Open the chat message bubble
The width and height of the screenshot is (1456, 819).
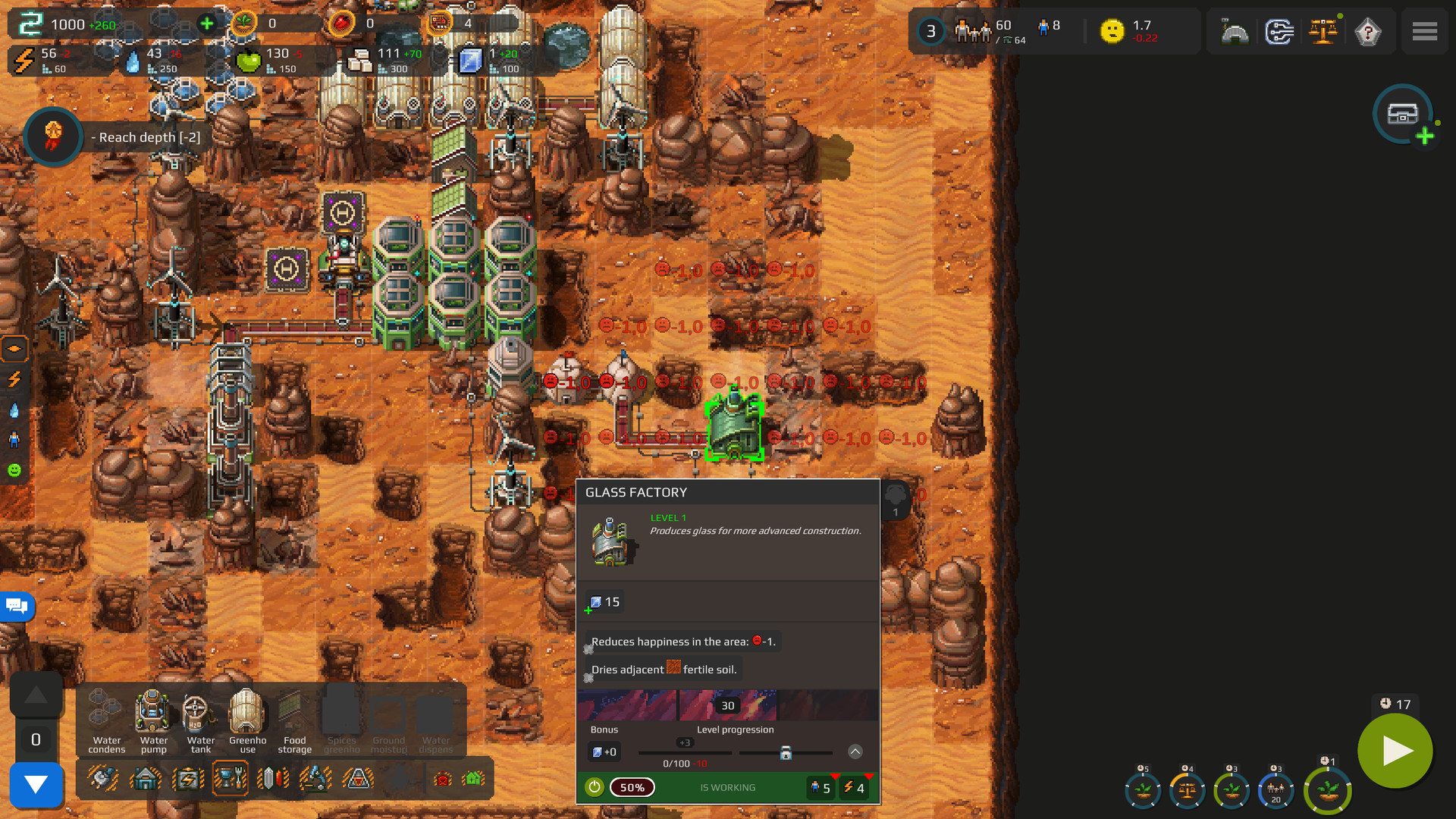[16, 607]
